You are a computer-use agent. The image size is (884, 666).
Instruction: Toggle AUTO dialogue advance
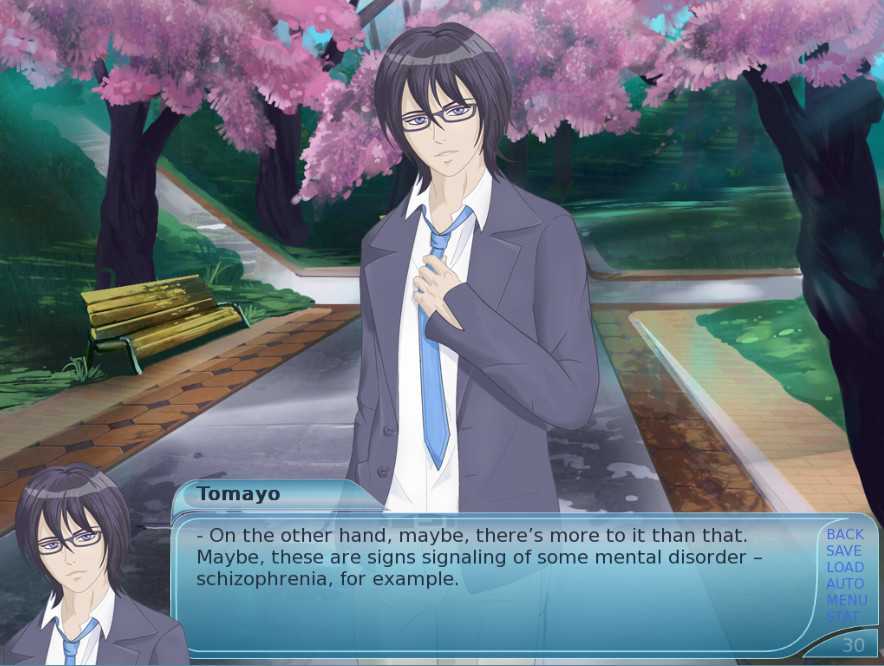(x=844, y=583)
